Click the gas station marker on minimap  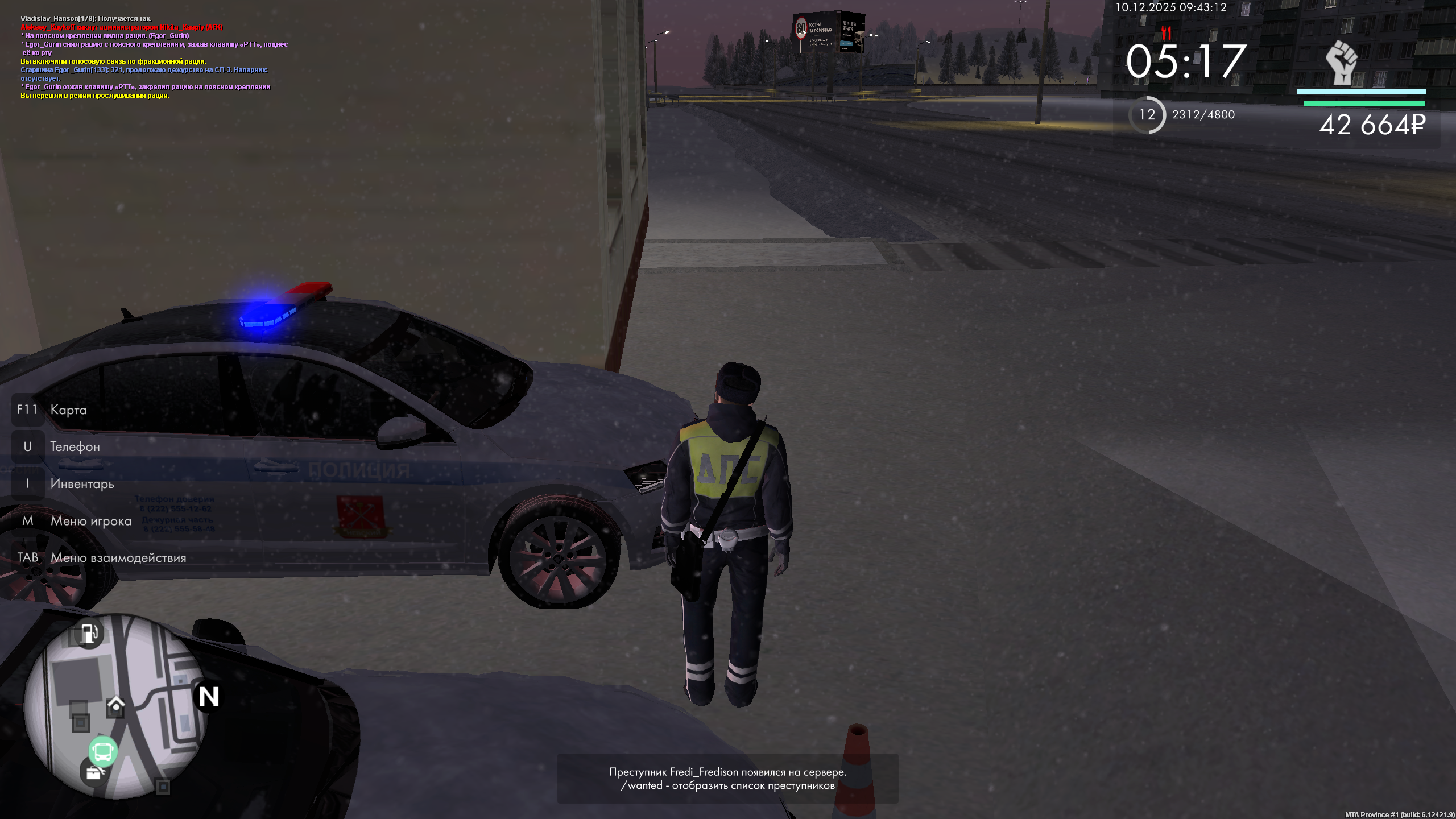(89, 633)
